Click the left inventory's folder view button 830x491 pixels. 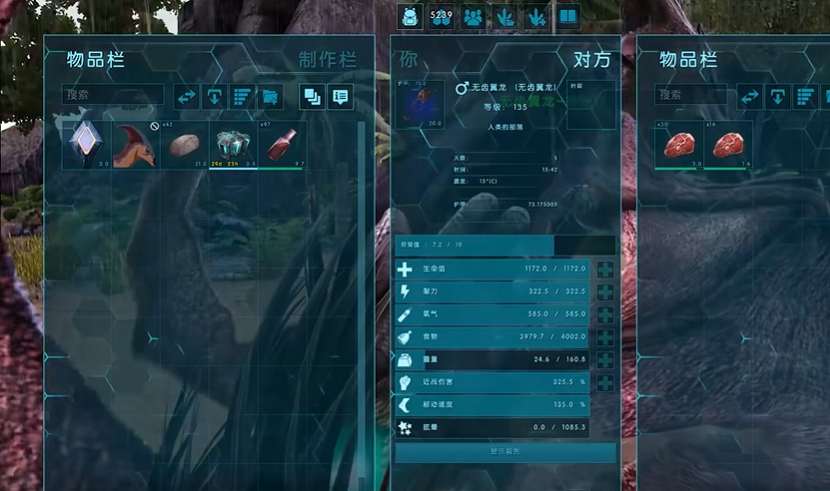pyautogui.click(x=270, y=97)
